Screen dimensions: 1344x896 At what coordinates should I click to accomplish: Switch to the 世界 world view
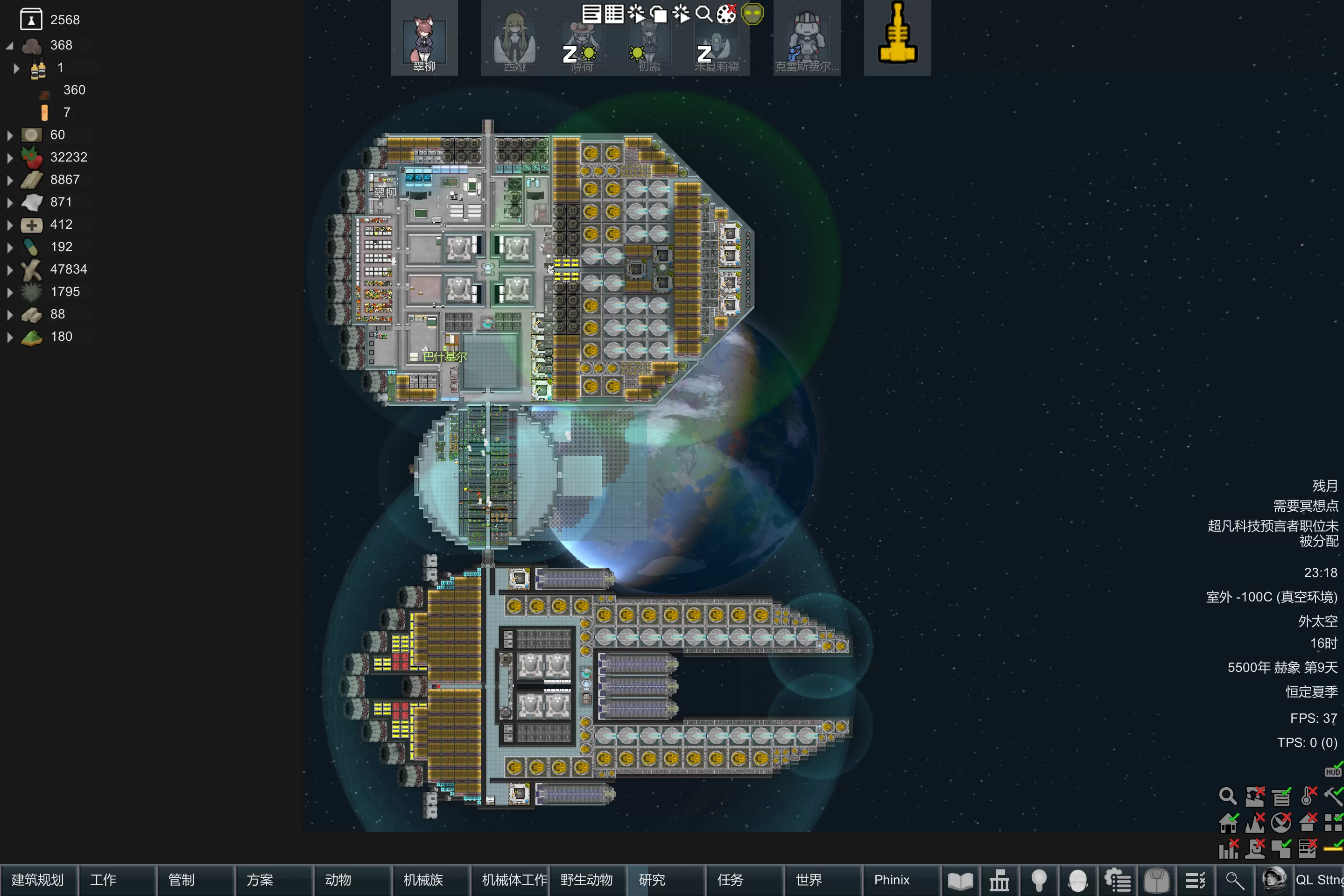pyautogui.click(x=823, y=880)
